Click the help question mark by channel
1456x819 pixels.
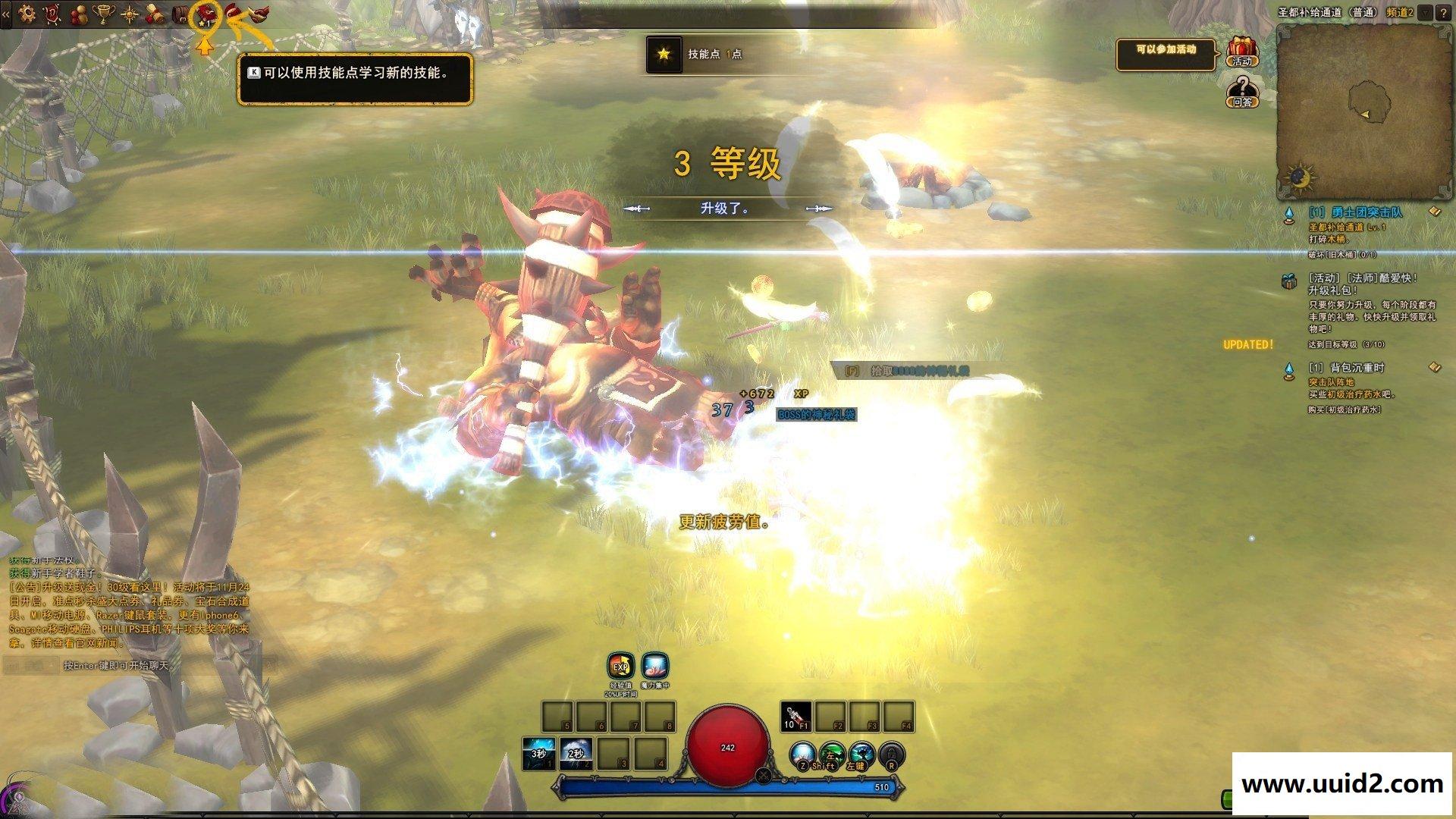1443,12
